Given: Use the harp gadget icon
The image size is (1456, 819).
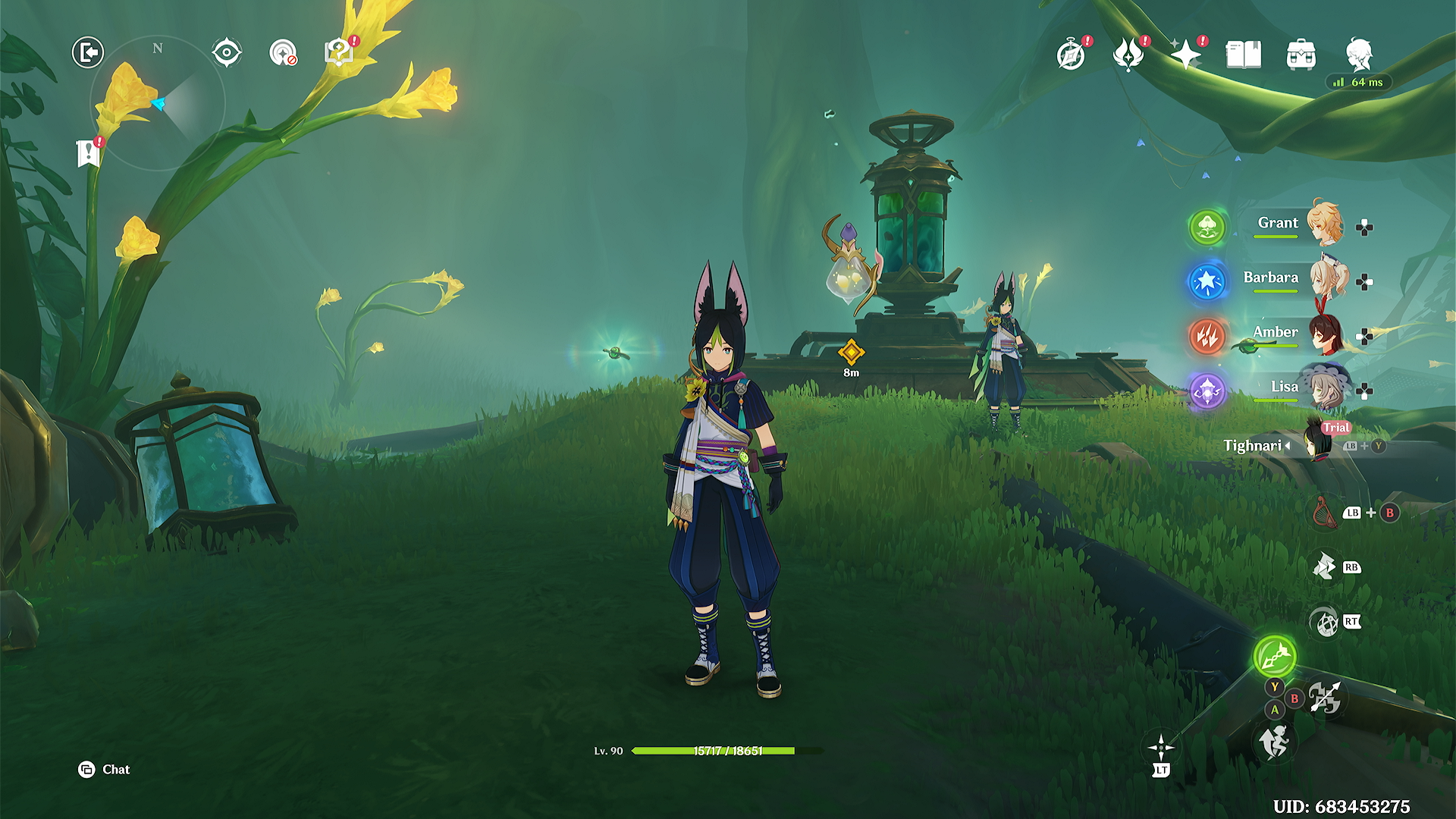Looking at the screenshot, I should point(1324,513).
